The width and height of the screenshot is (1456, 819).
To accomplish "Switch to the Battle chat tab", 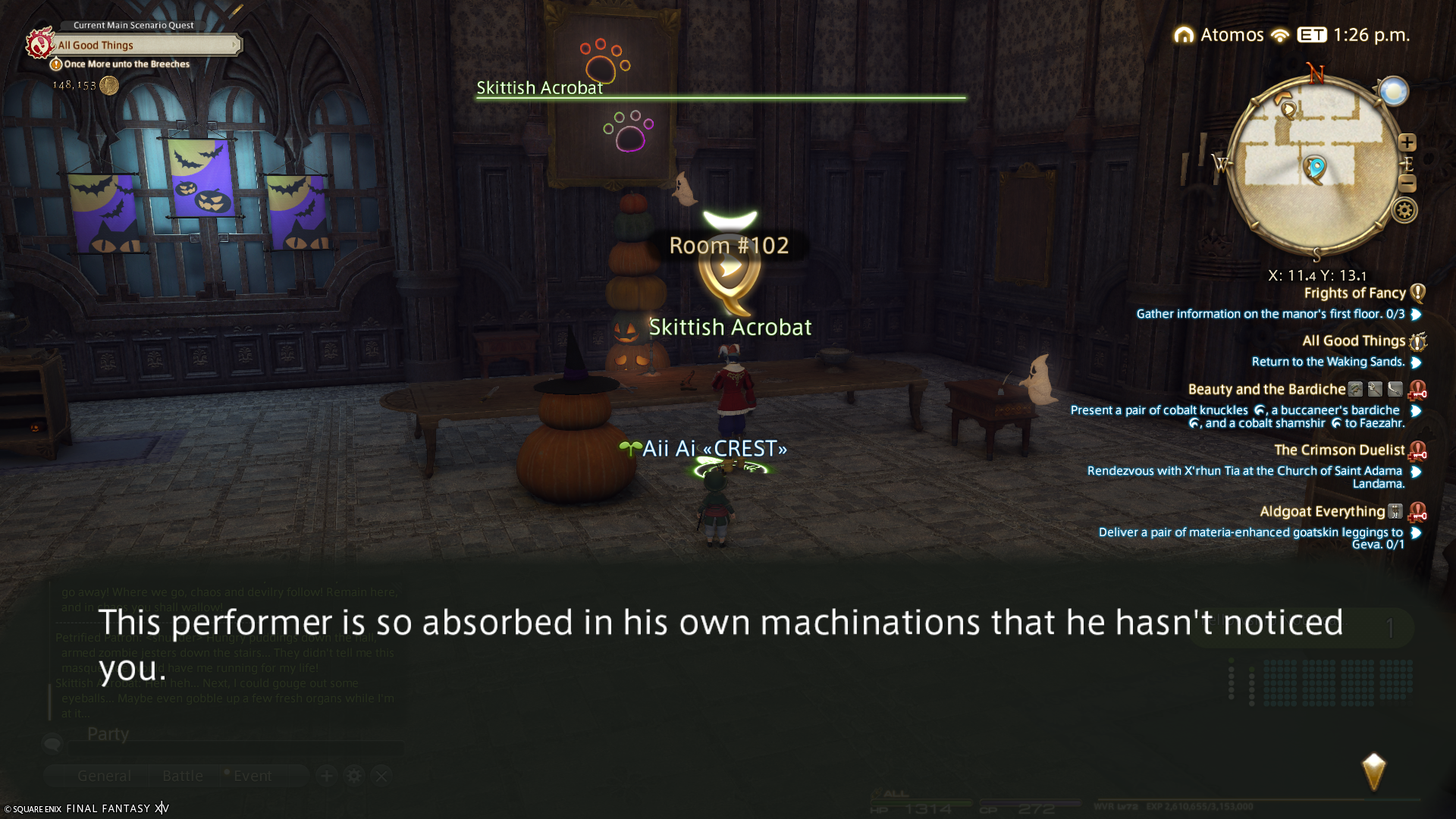I will click(x=183, y=776).
